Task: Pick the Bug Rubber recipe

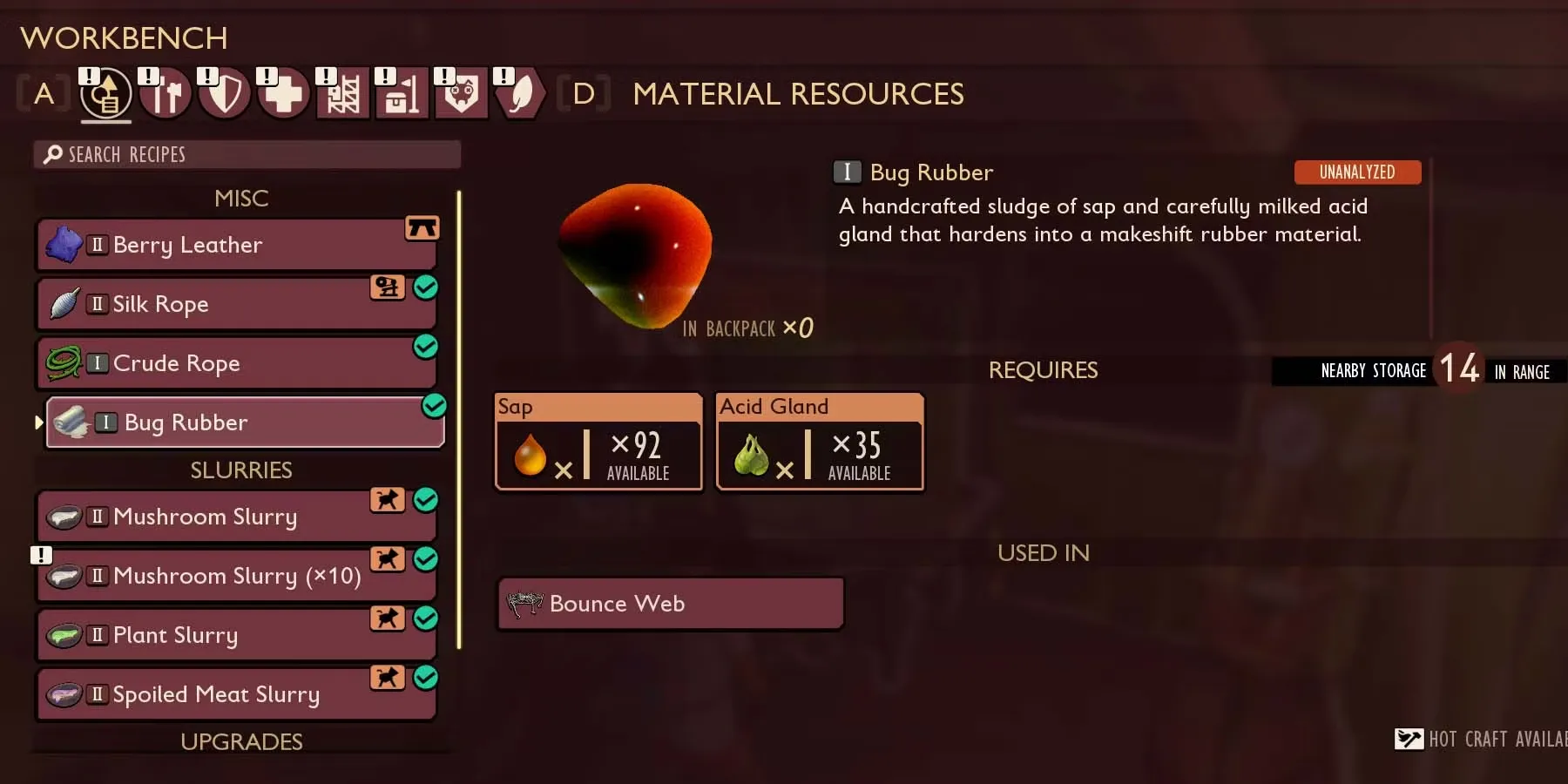Action: click(x=244, y=423)
